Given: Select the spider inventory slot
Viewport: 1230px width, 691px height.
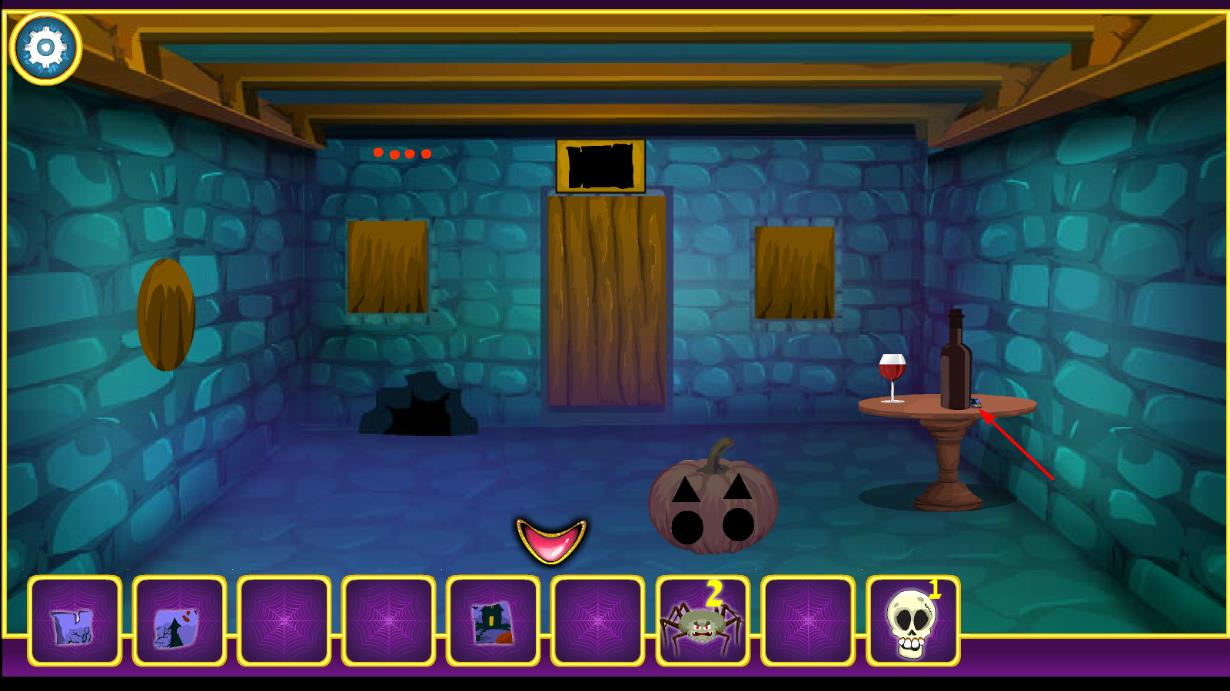Looking at the screenshot, I should 703,622.
